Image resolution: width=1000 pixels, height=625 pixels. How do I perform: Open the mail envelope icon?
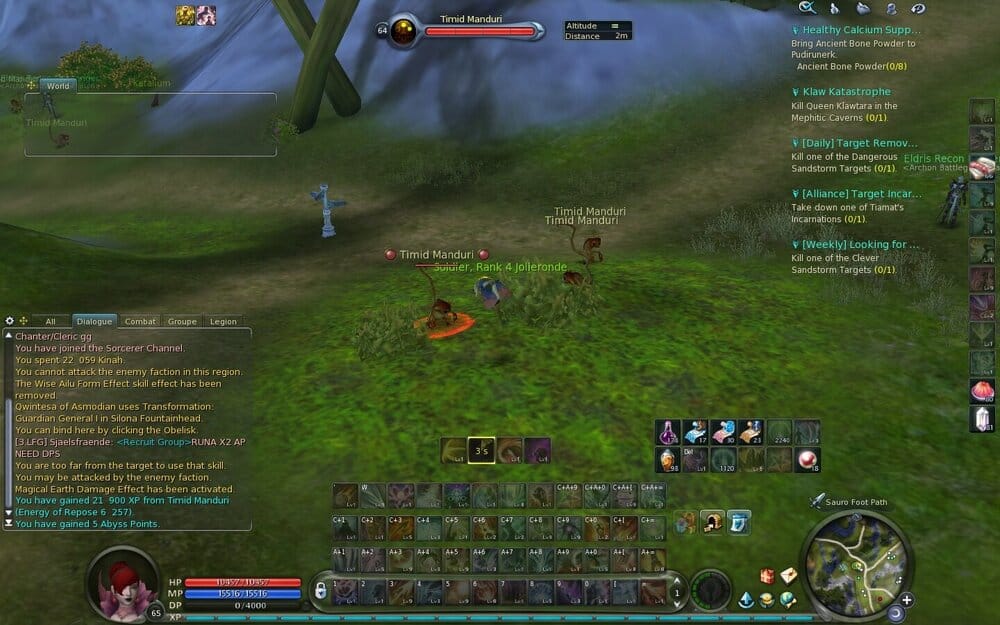point(789,575)
